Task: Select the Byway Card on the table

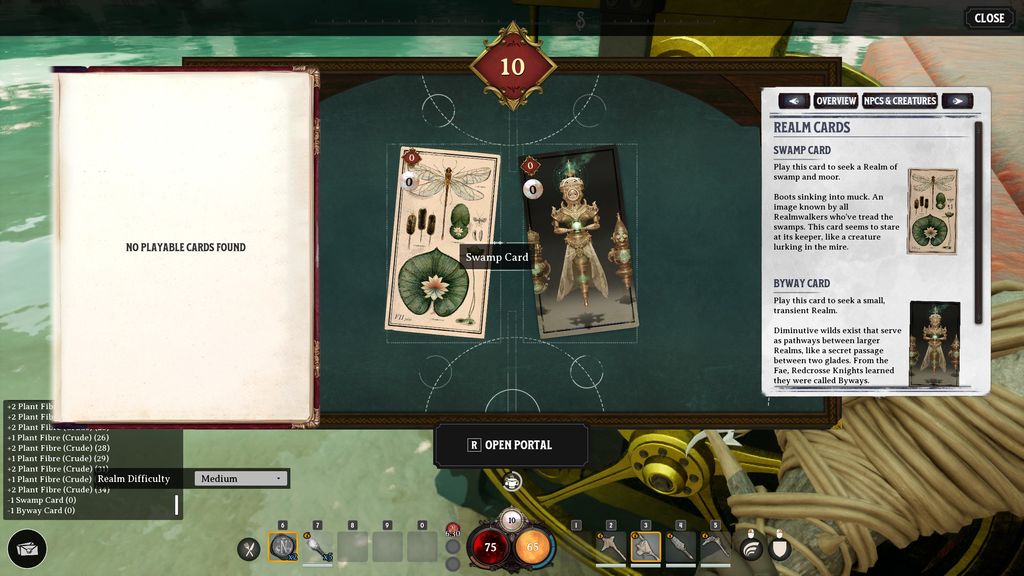Action: coord(581,243)
